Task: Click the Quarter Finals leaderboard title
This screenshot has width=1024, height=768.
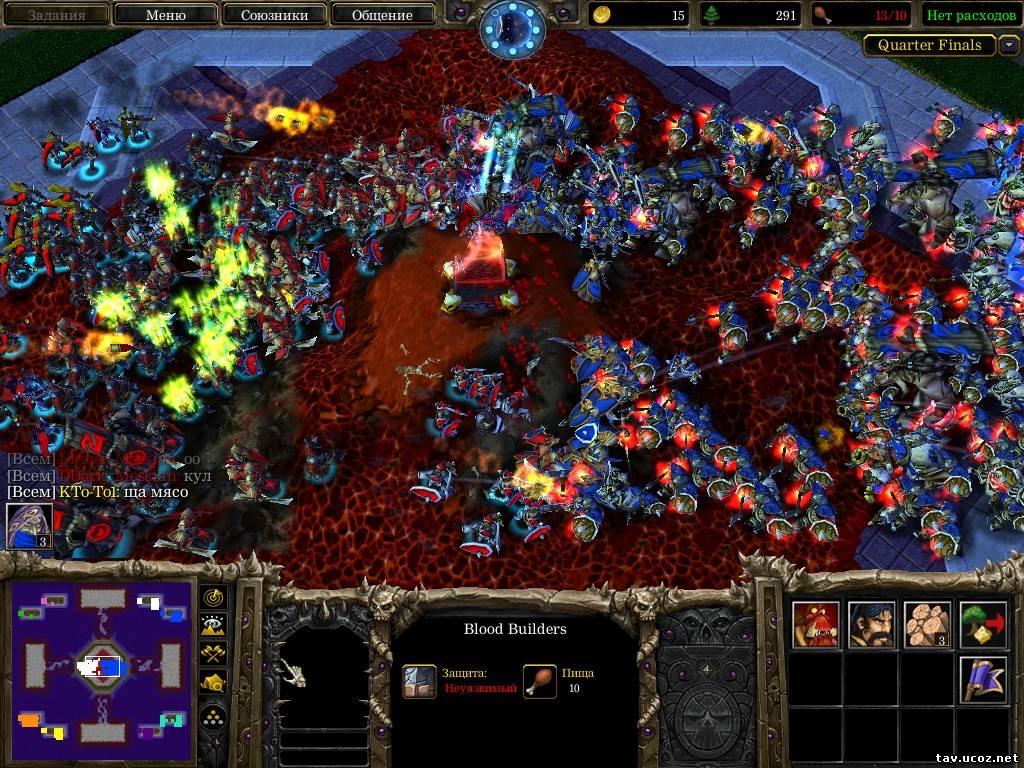Action: pyautogui.click(x=929, y=45)
